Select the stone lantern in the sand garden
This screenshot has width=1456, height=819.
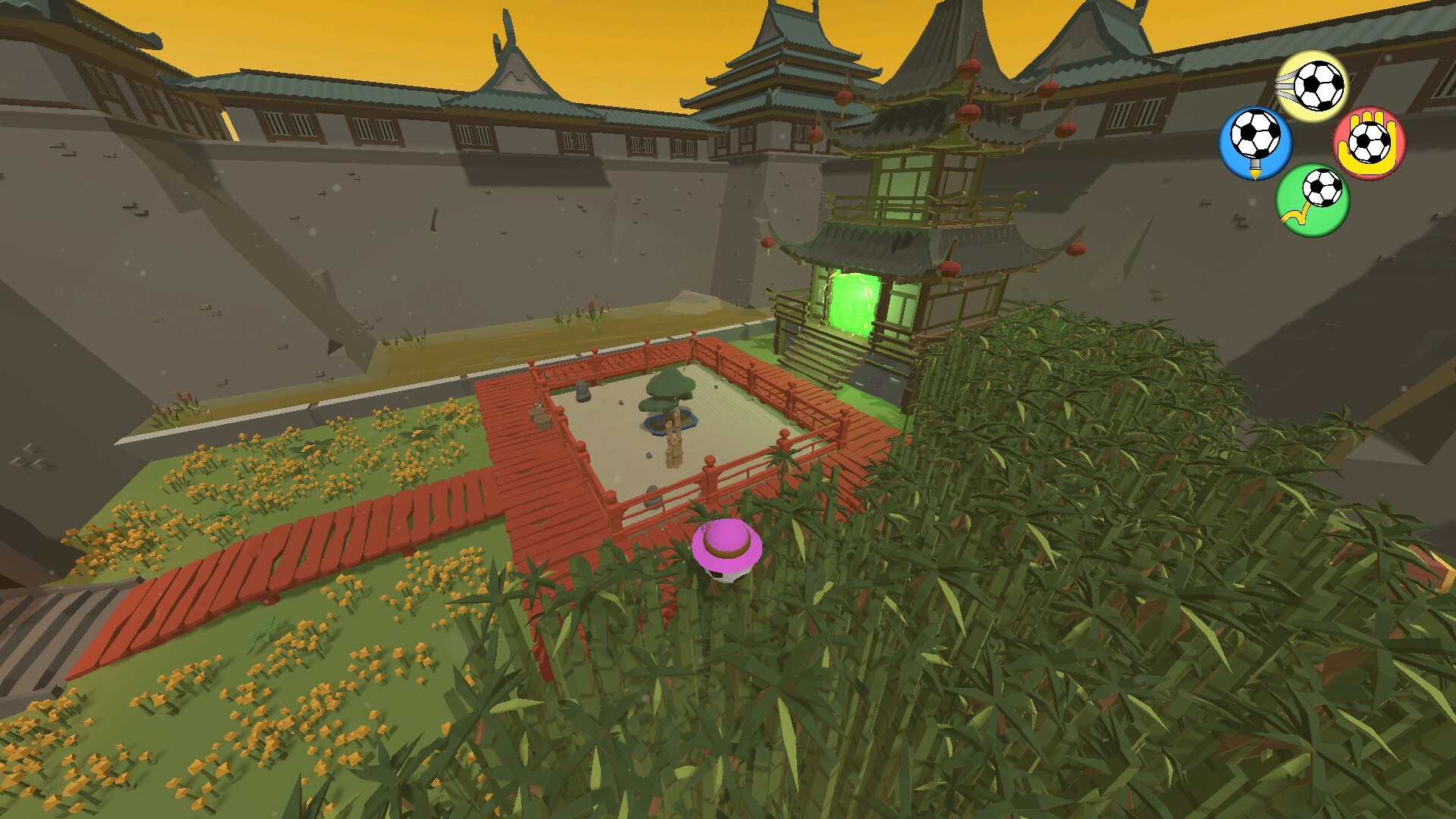(583, 391)
